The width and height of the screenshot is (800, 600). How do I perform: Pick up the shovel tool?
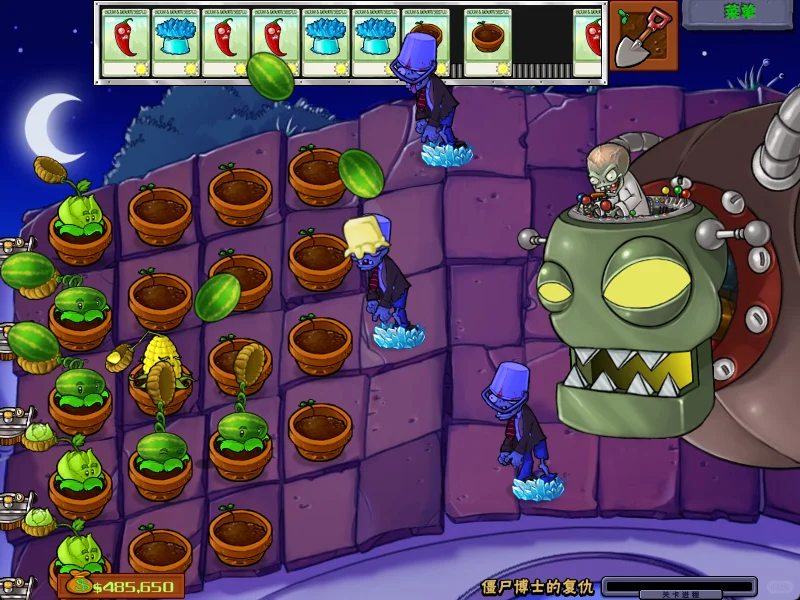coord(642,37)
